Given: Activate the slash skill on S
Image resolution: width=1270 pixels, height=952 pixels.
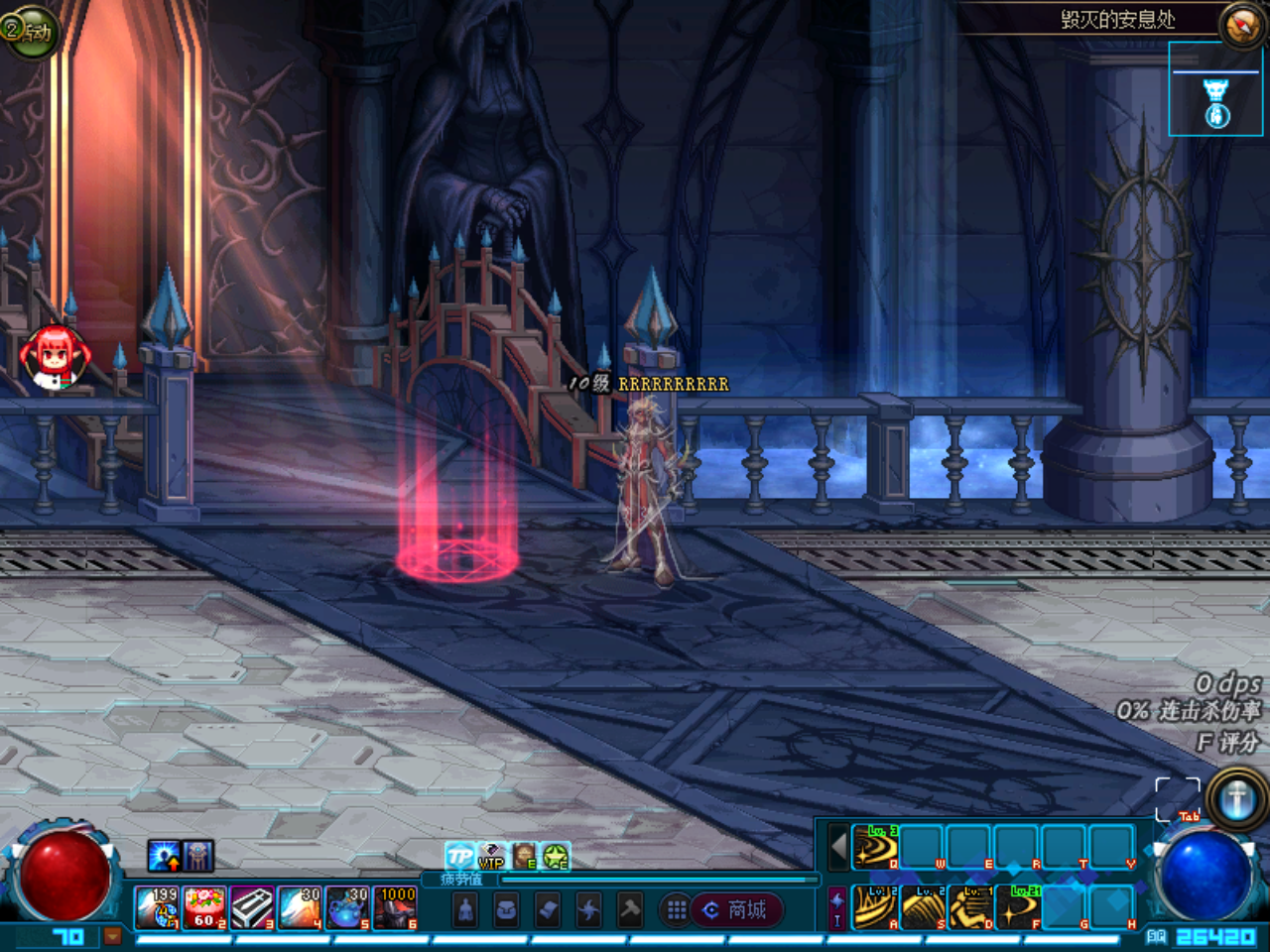Looking at the screenshot, I should click(923, 907).
